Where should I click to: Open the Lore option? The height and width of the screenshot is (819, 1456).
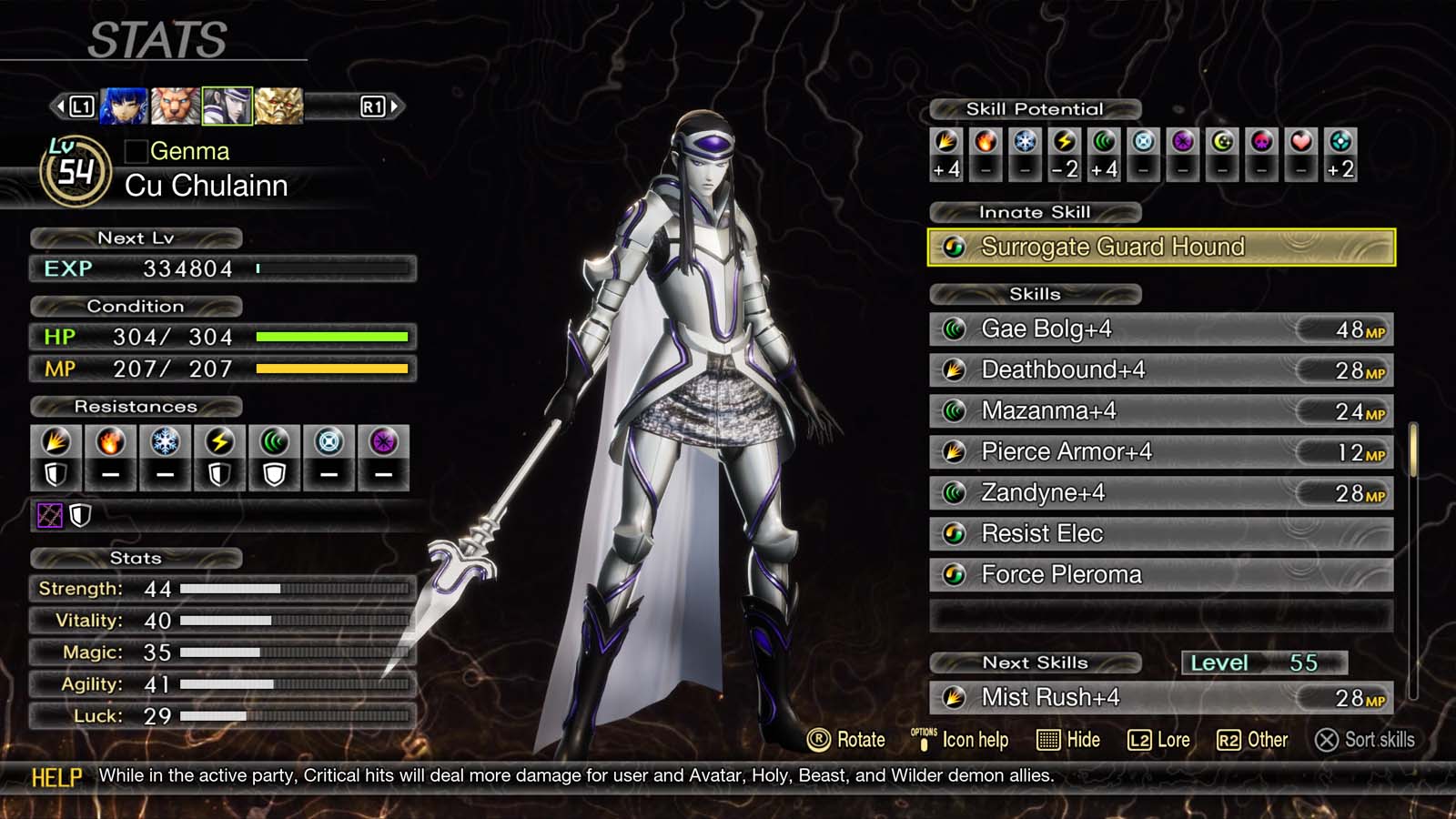(1158, 740)
